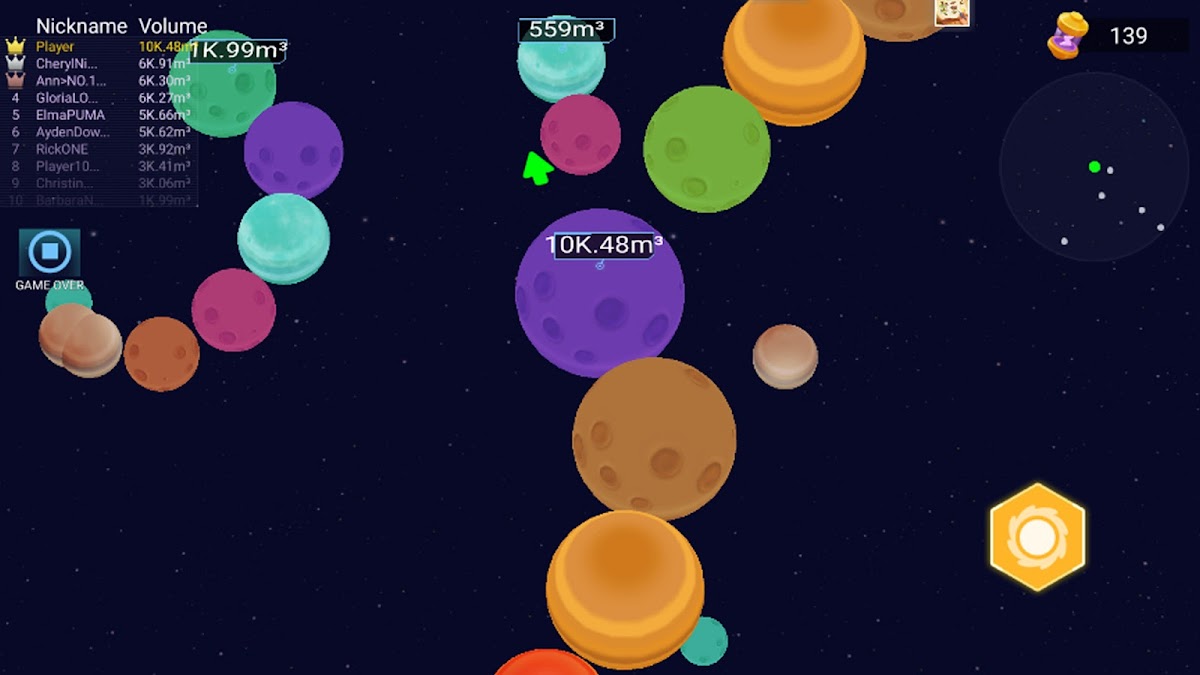Open the small picture thumbnail at top

(951, 11)
